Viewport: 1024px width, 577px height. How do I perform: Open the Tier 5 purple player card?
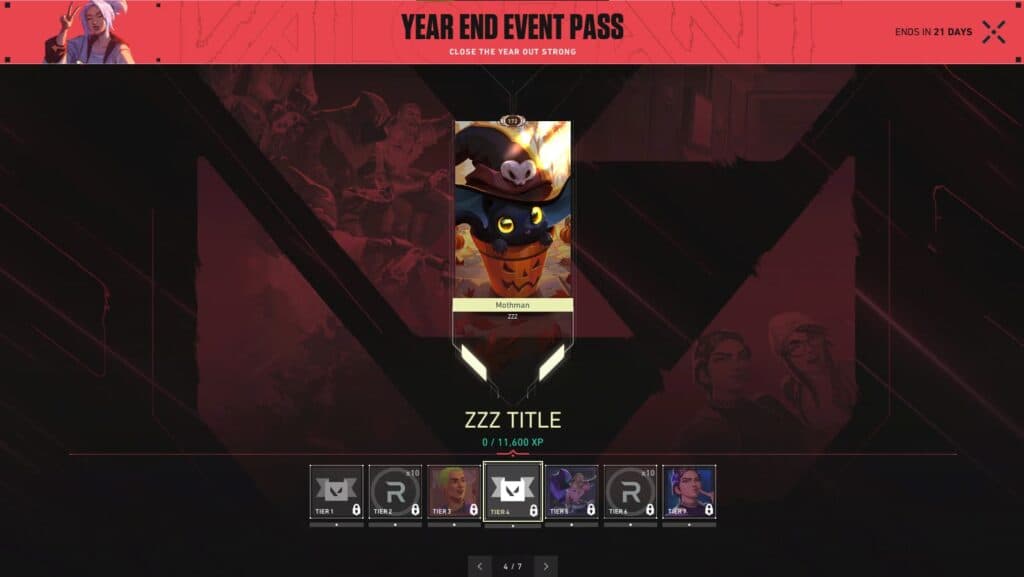tap(572, 491)
